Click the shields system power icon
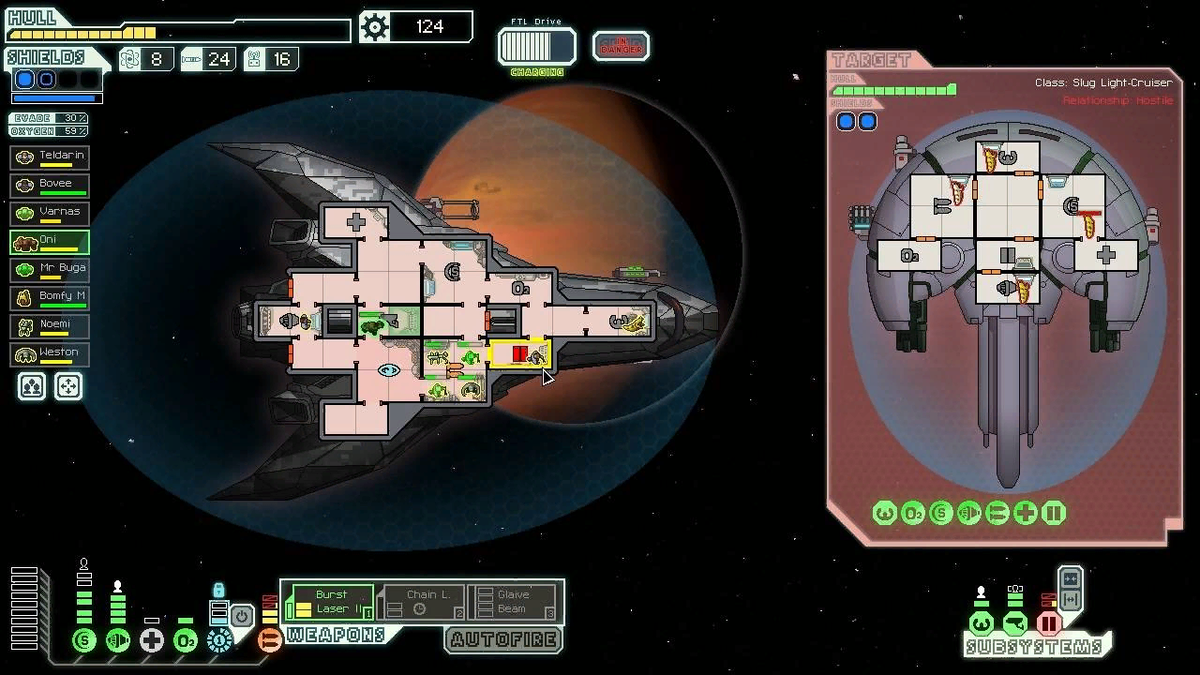1200x675 pixels. tap(84, 640)
